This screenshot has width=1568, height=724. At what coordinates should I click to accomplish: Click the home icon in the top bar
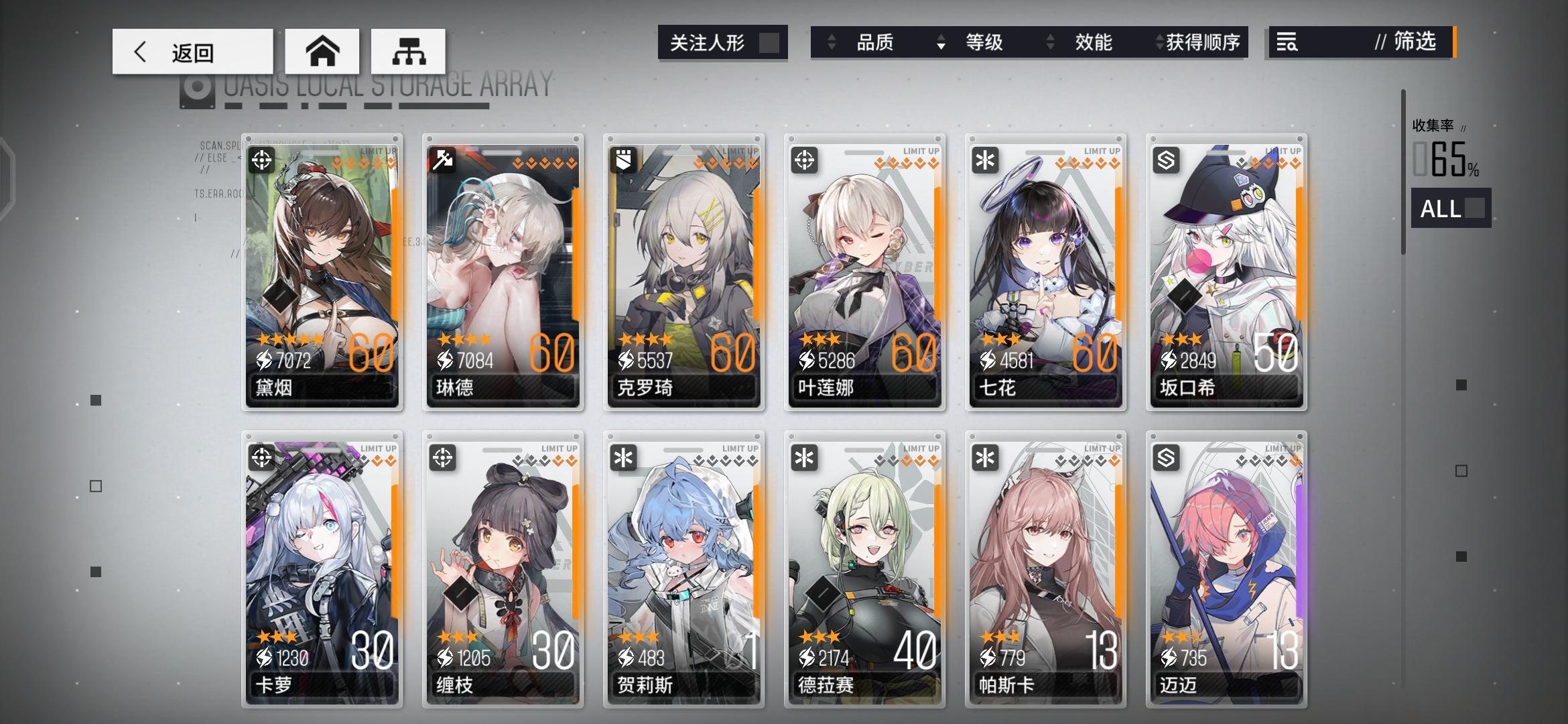coord(323,51)
